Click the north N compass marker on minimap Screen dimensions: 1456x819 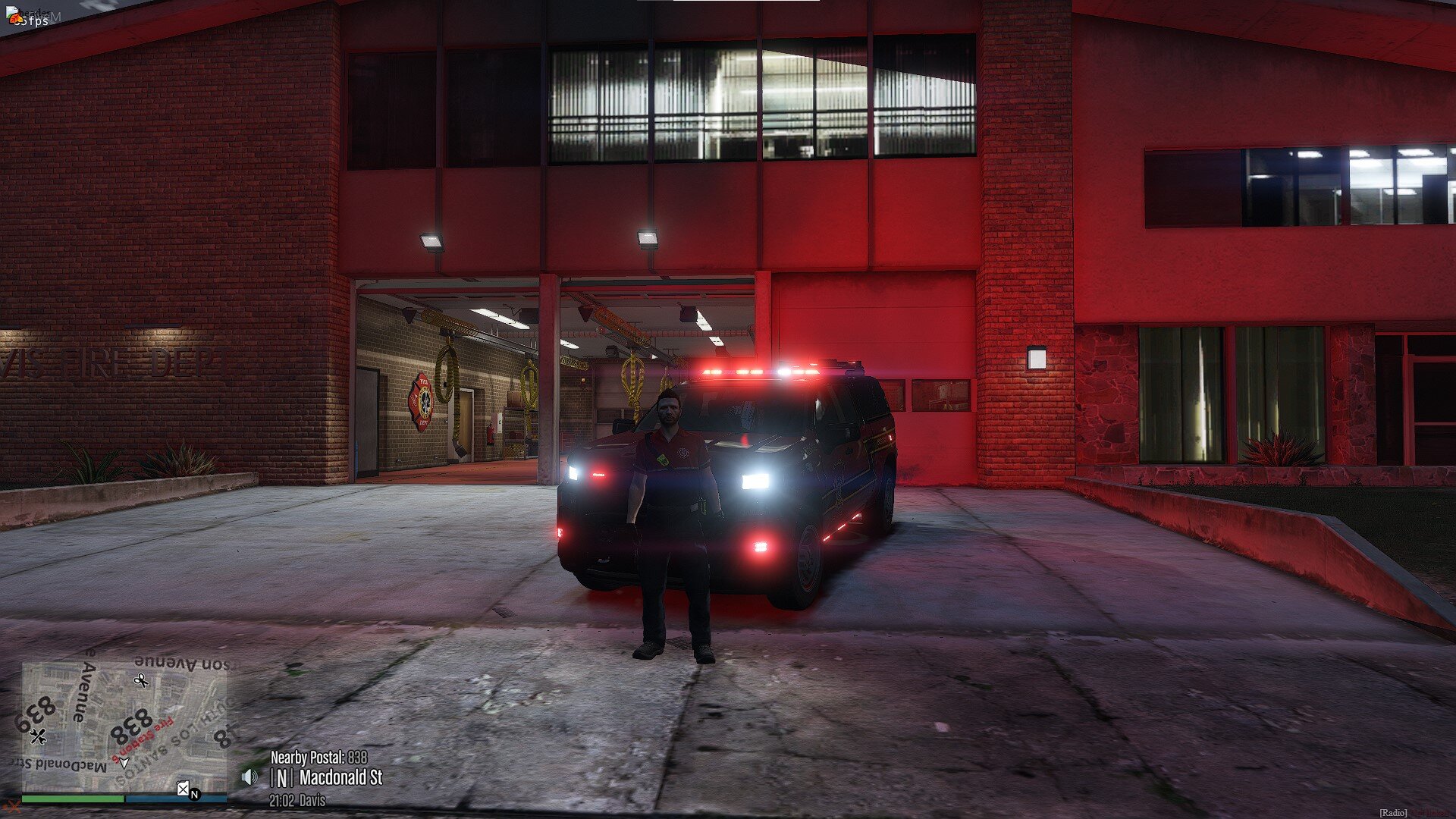[x=195, y=795]
